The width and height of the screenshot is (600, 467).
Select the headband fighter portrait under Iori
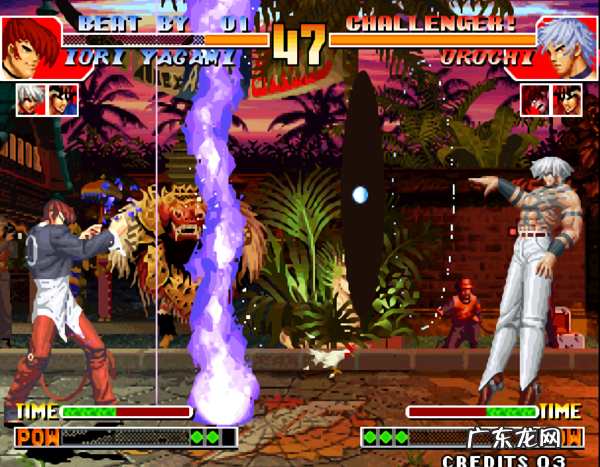click(64, 98)
